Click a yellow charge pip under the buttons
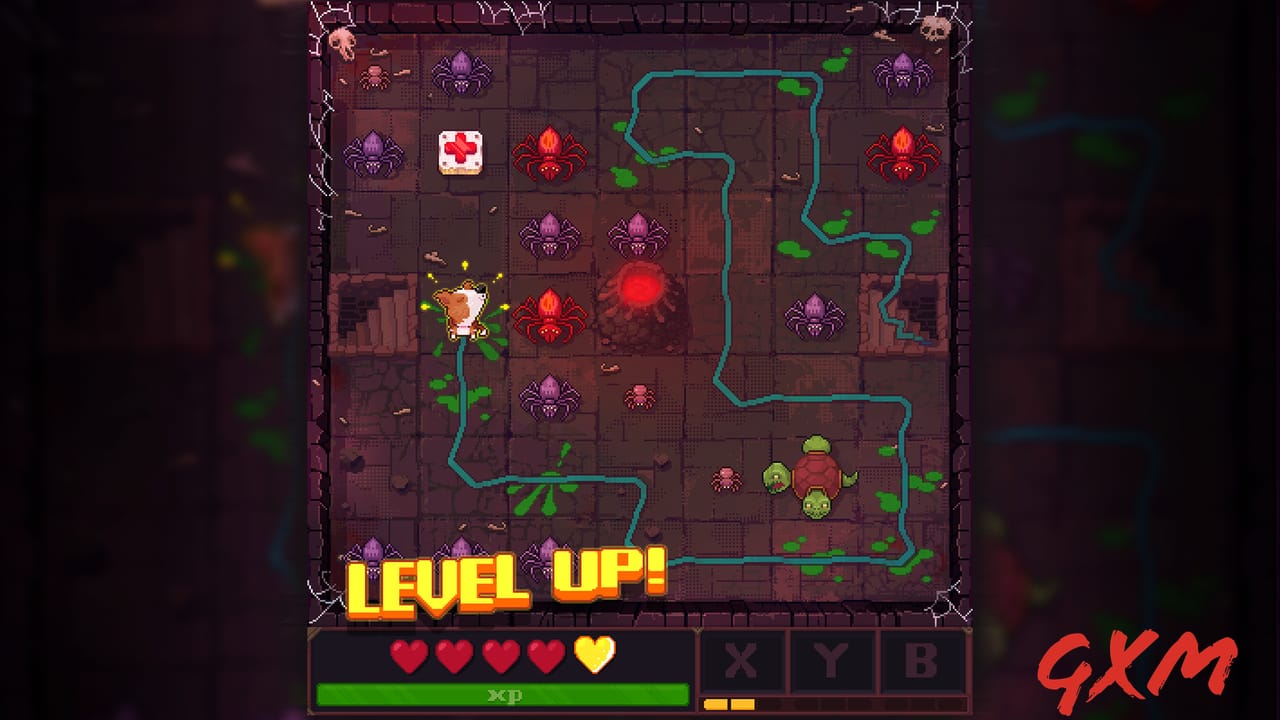This screenshot has width=1280, height=720. (x=715, y=705)
